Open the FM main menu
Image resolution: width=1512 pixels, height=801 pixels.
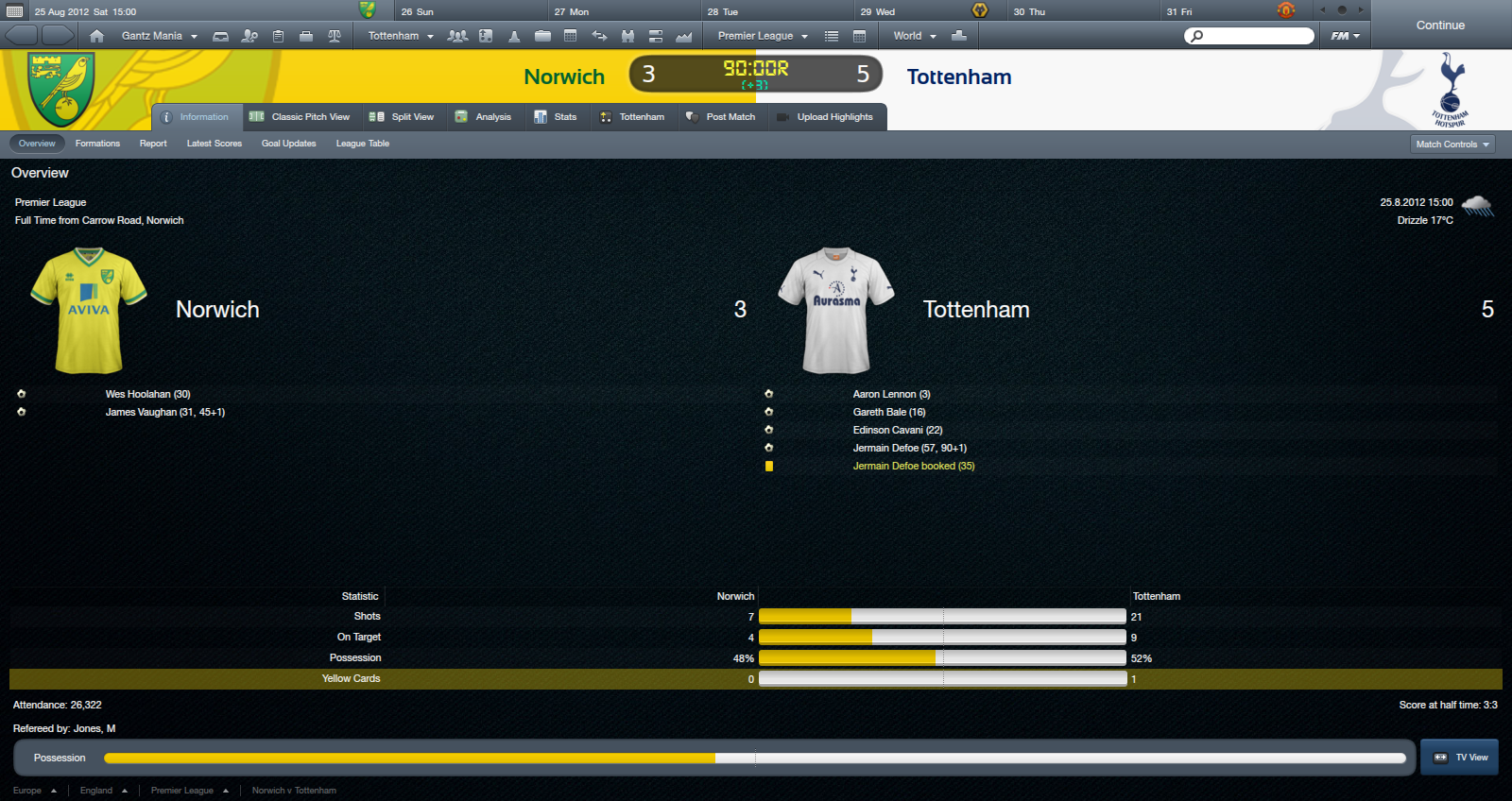pyautogui.click(x=1345, y=36)
